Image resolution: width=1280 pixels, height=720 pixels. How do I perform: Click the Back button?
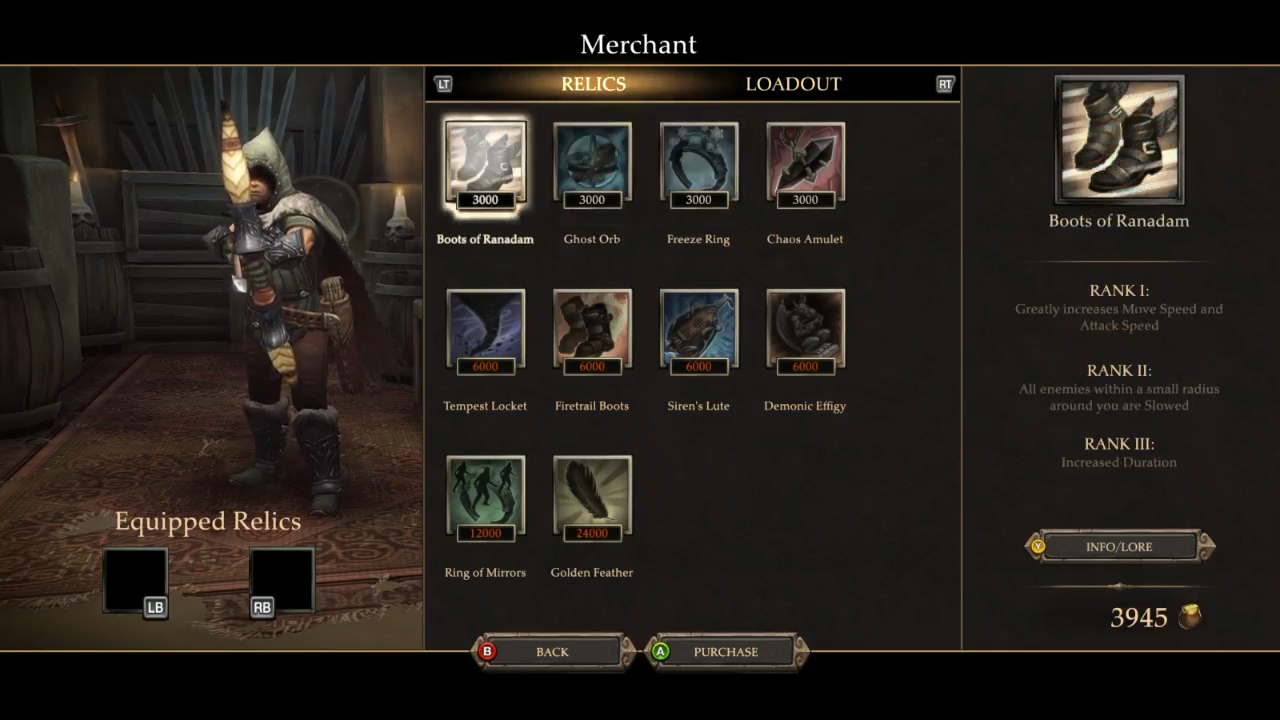tap(552, 652)
